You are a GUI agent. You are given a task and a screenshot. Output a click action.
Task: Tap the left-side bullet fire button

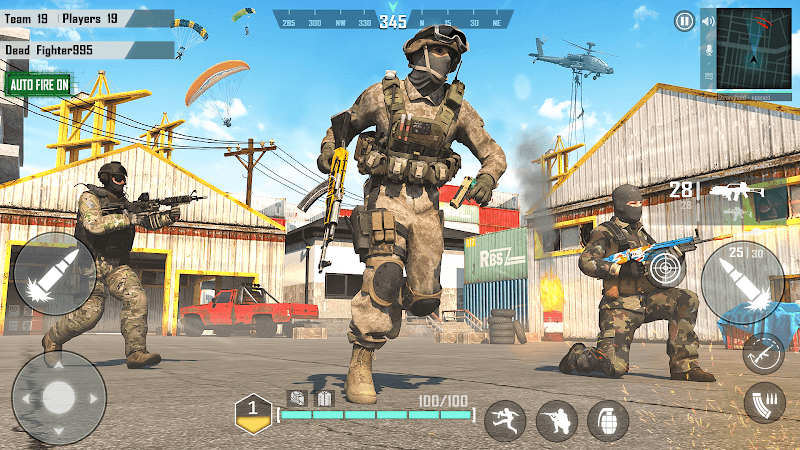[55, 274]
